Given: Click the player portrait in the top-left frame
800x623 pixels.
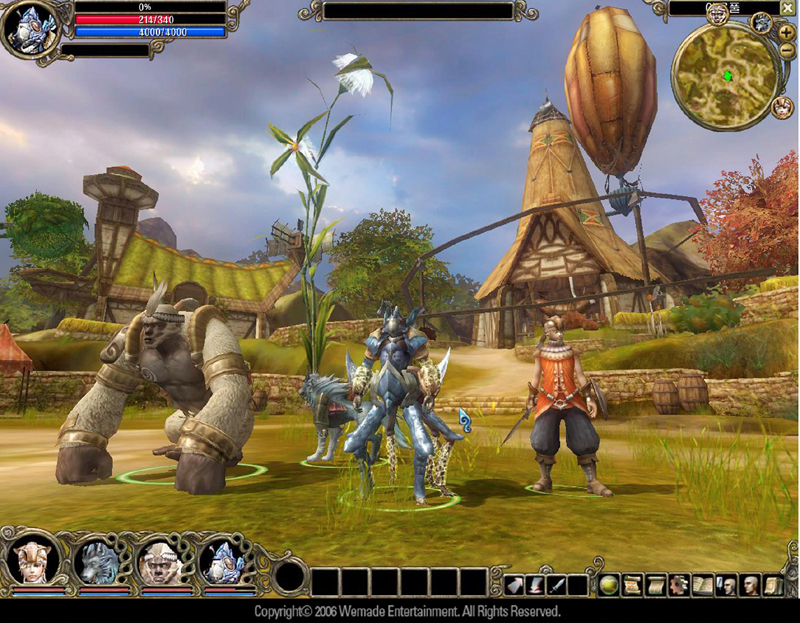Looking at the screenshot, I should pos(28,30).
